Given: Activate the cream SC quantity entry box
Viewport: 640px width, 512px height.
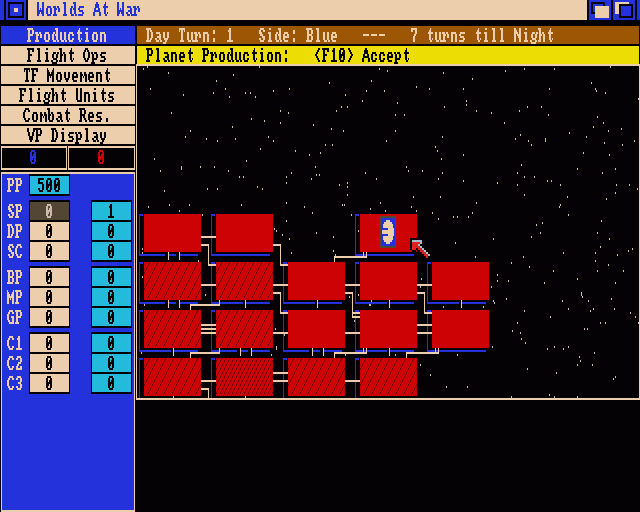Looking at the screenshot, I should click(49, 251).
